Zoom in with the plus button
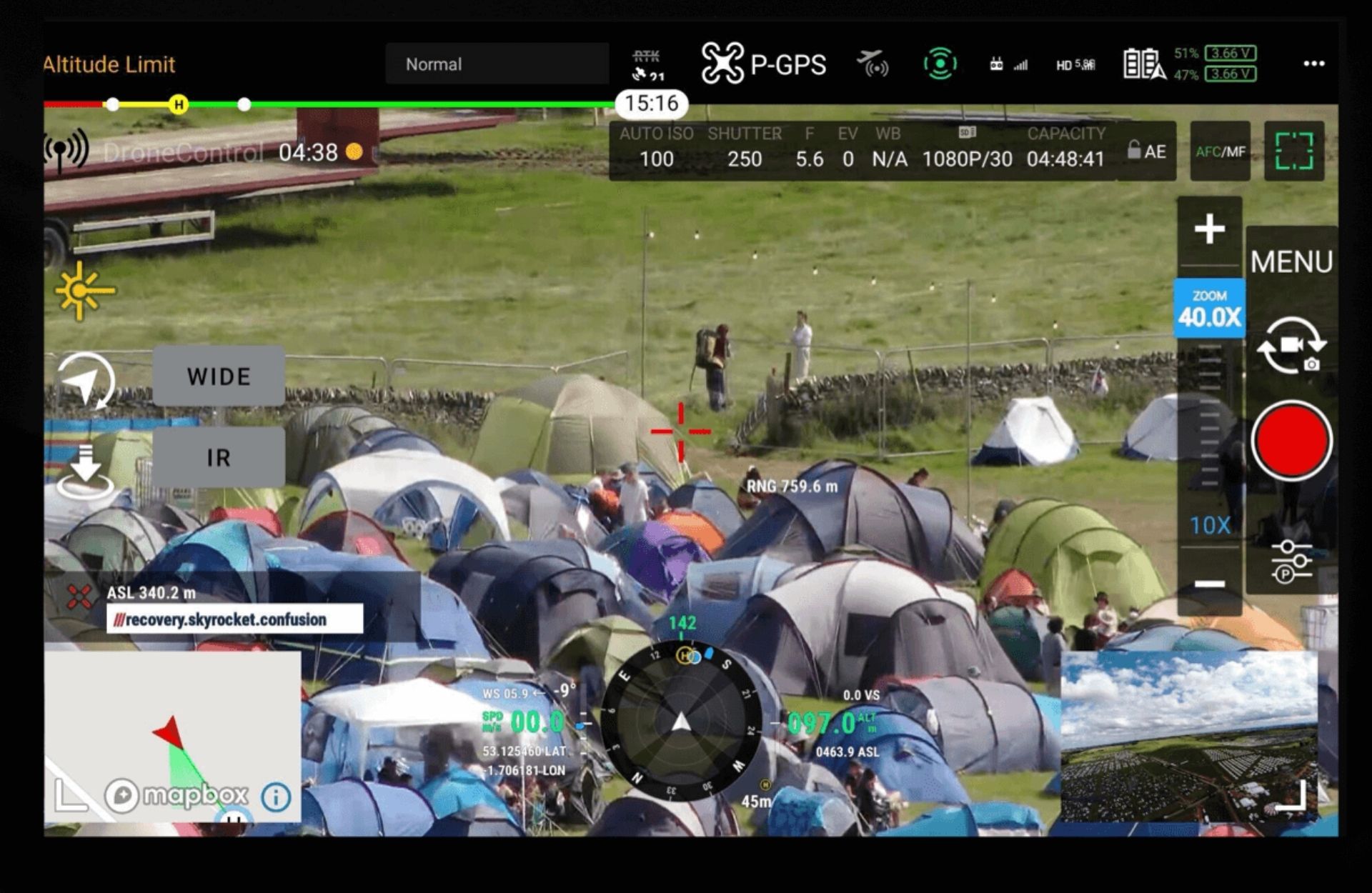Viewport: 1372px width, 893px height. click(1209, 229)
